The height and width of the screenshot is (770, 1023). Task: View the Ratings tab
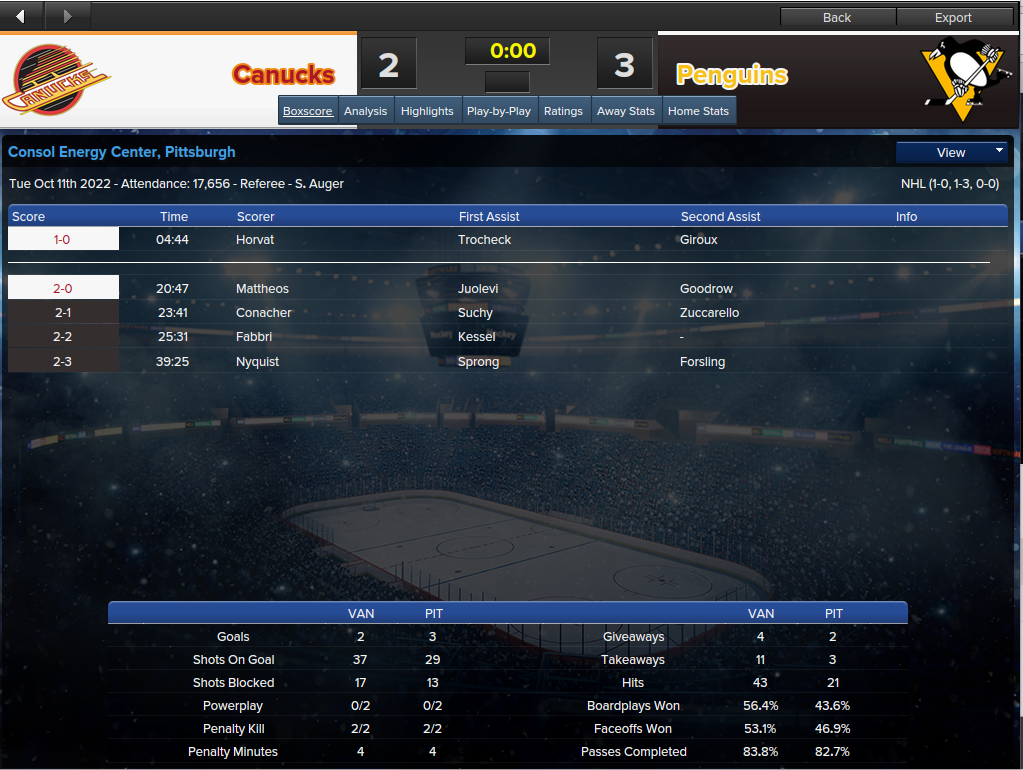563,111
